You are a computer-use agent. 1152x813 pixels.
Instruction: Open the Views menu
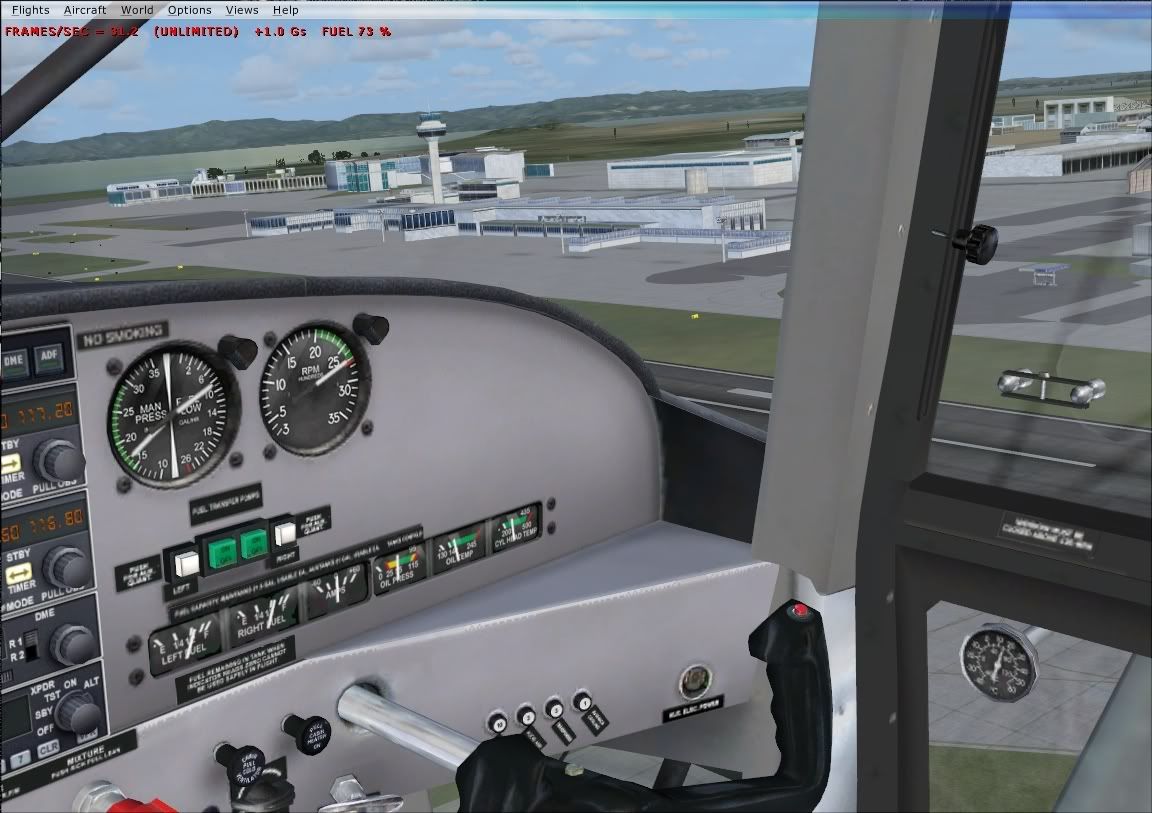point(242,10)
